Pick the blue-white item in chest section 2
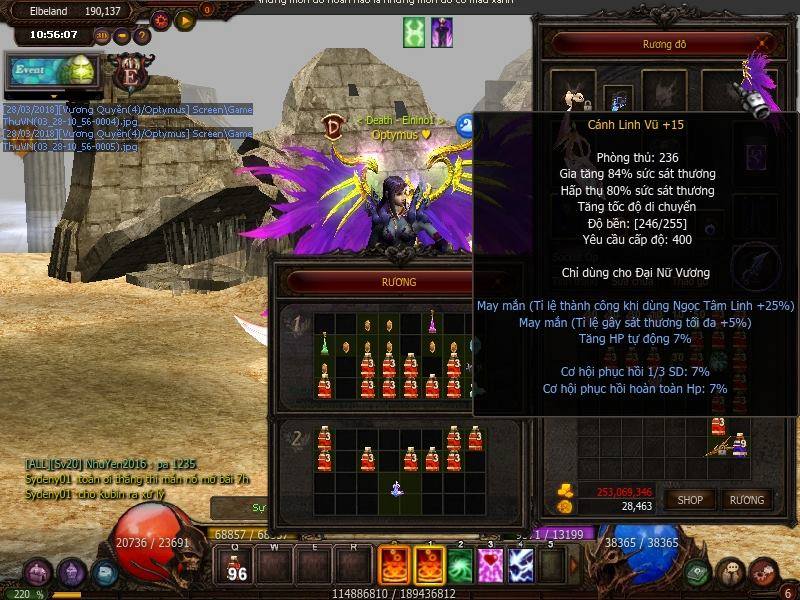The height and width of the screenshot is (600, 800). [x=396, y=489]
